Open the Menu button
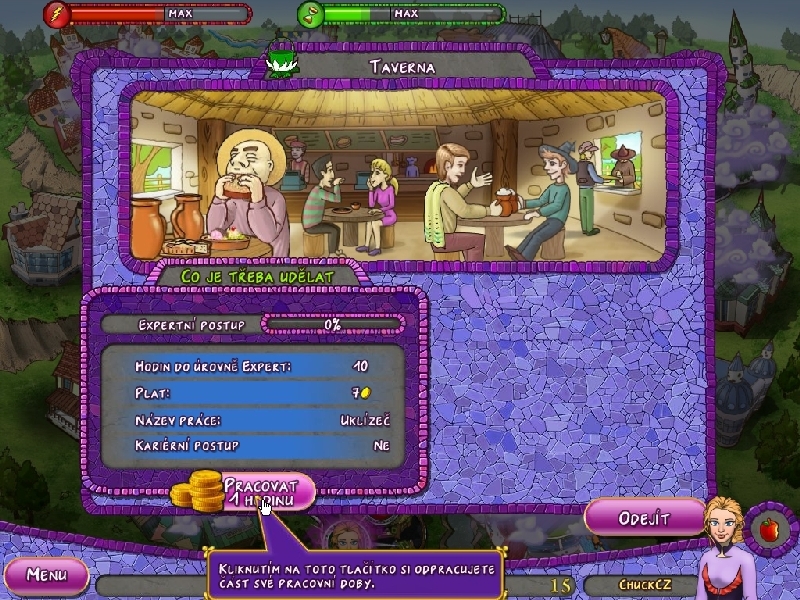800x600 pixels. [x=46, y=575]
